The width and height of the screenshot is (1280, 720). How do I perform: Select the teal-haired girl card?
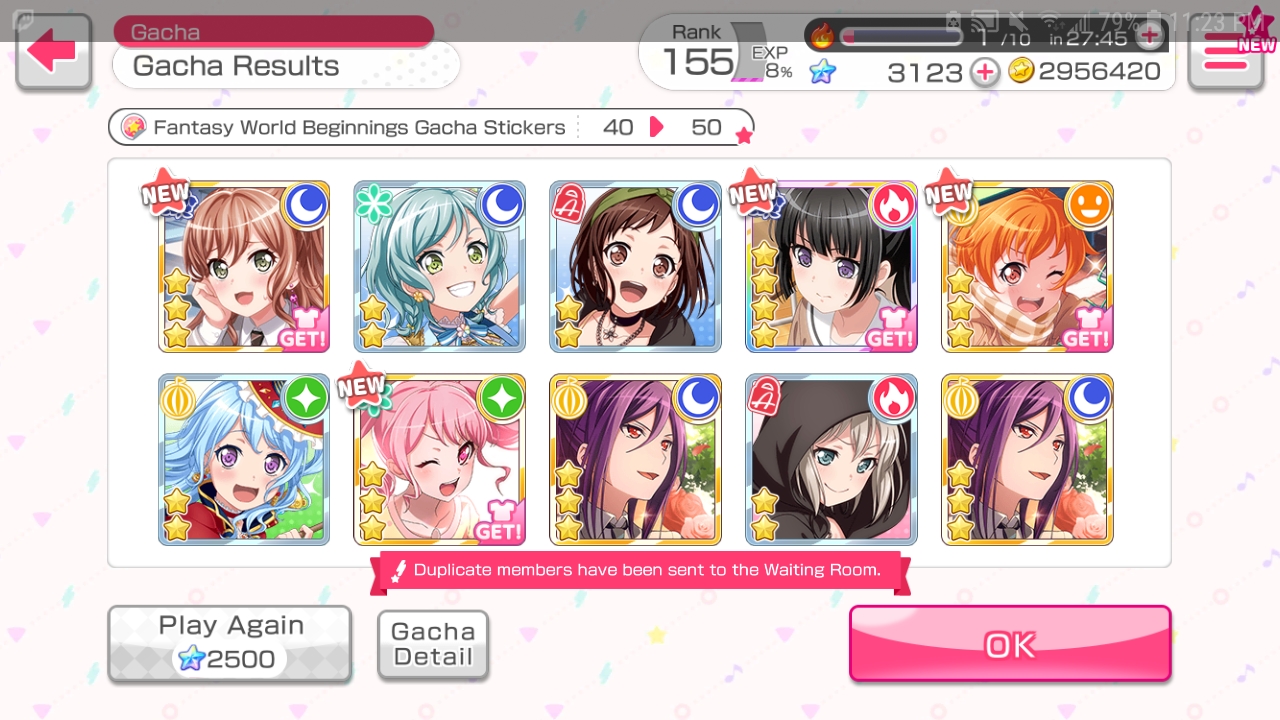click(440, 267)
